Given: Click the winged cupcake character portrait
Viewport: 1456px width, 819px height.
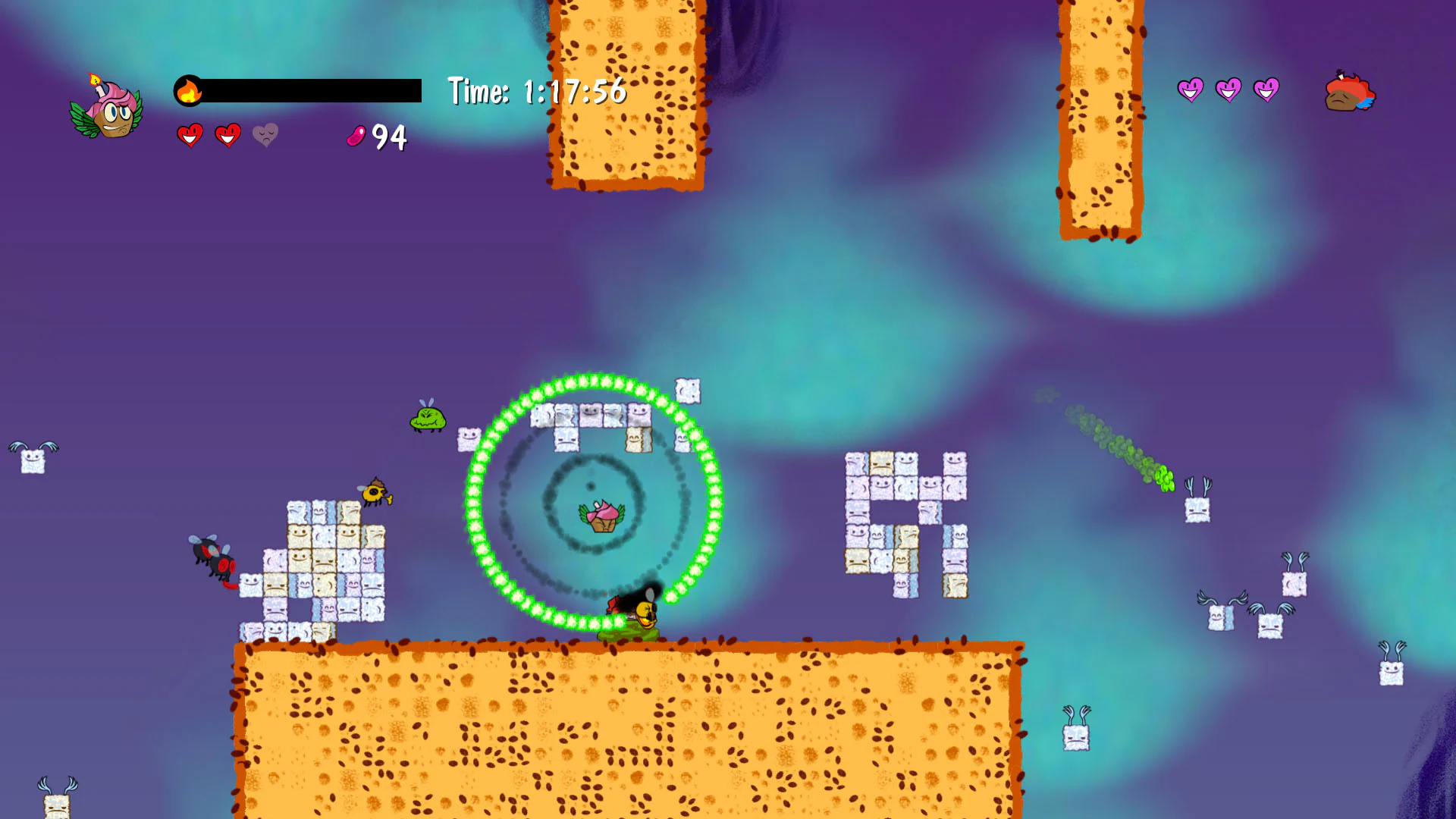Looking at the screenshot, I should (x=106, y=112).
